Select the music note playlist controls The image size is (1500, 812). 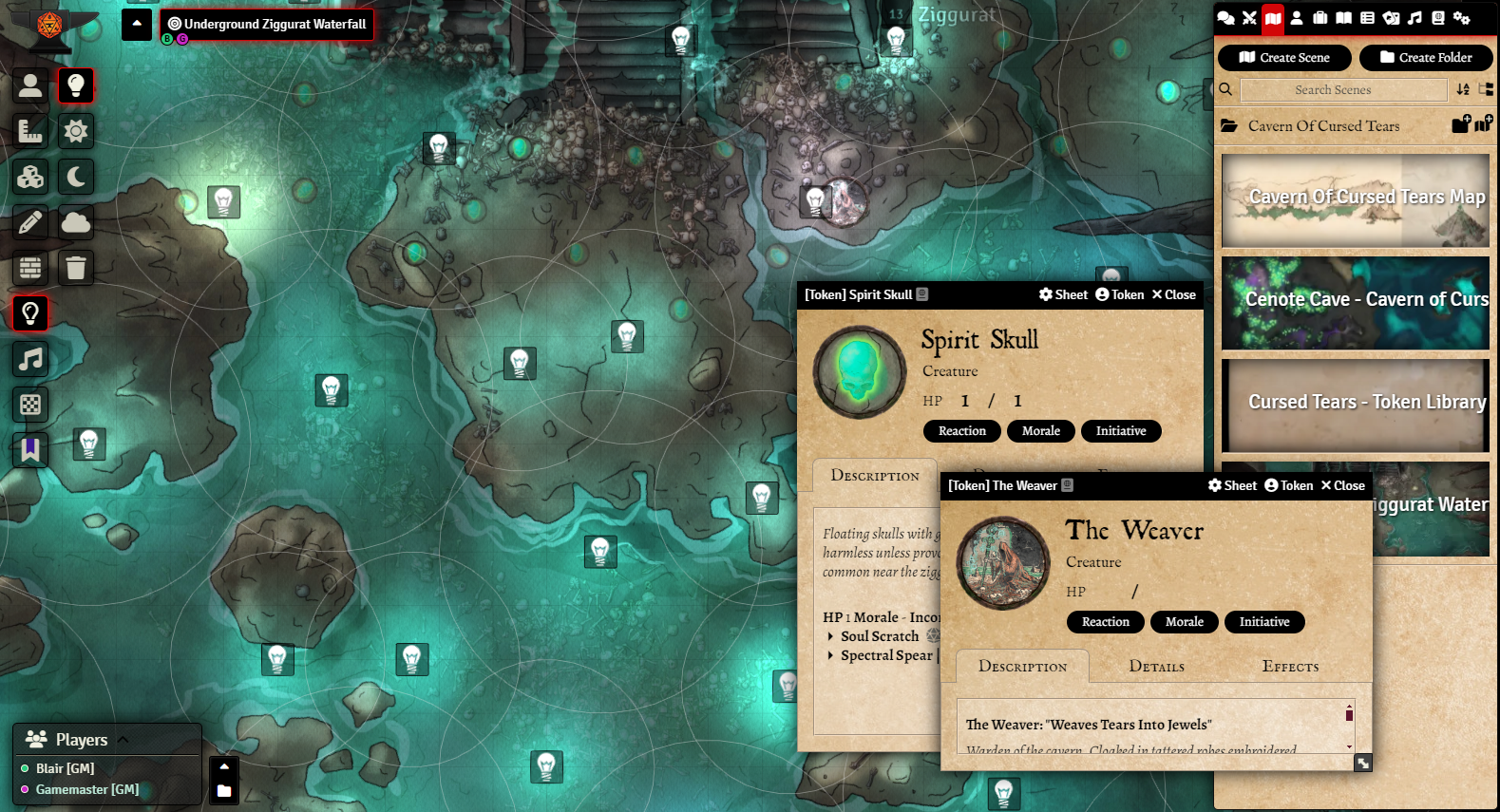[30, 359]
